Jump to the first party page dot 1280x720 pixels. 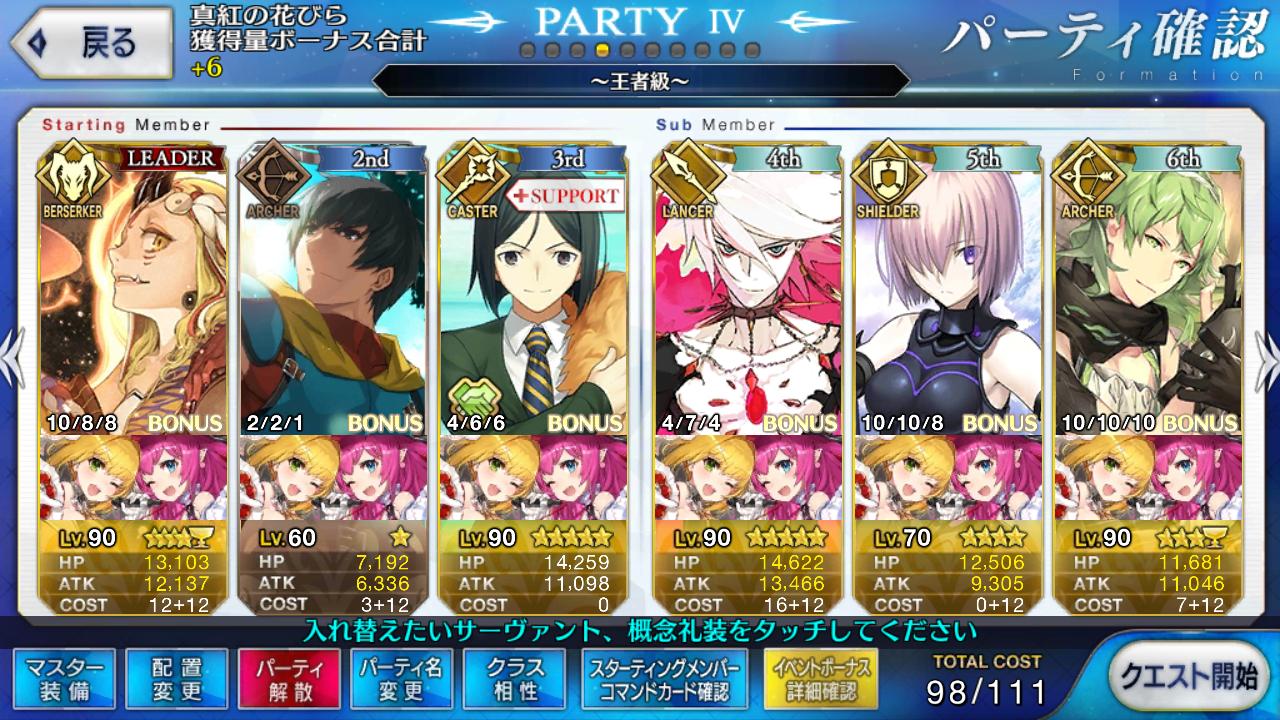tap(527, 50)
